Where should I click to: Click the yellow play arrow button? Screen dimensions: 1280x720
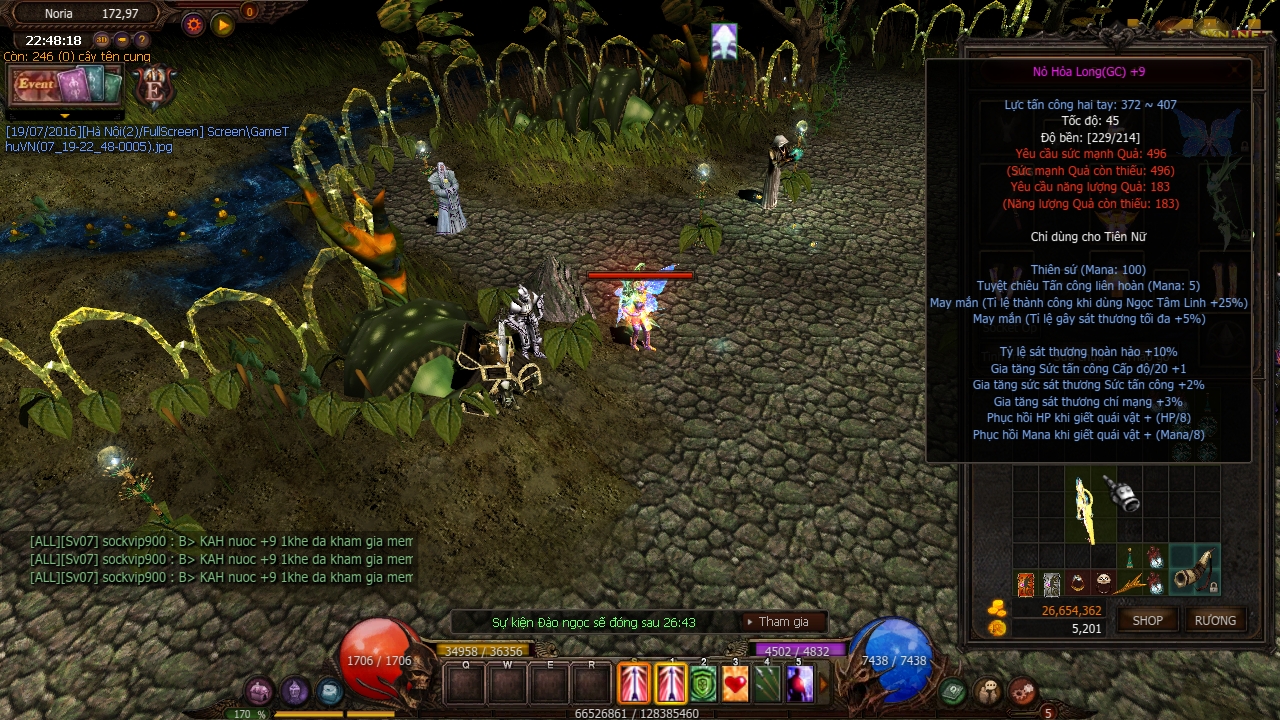(x=222, y=25)
